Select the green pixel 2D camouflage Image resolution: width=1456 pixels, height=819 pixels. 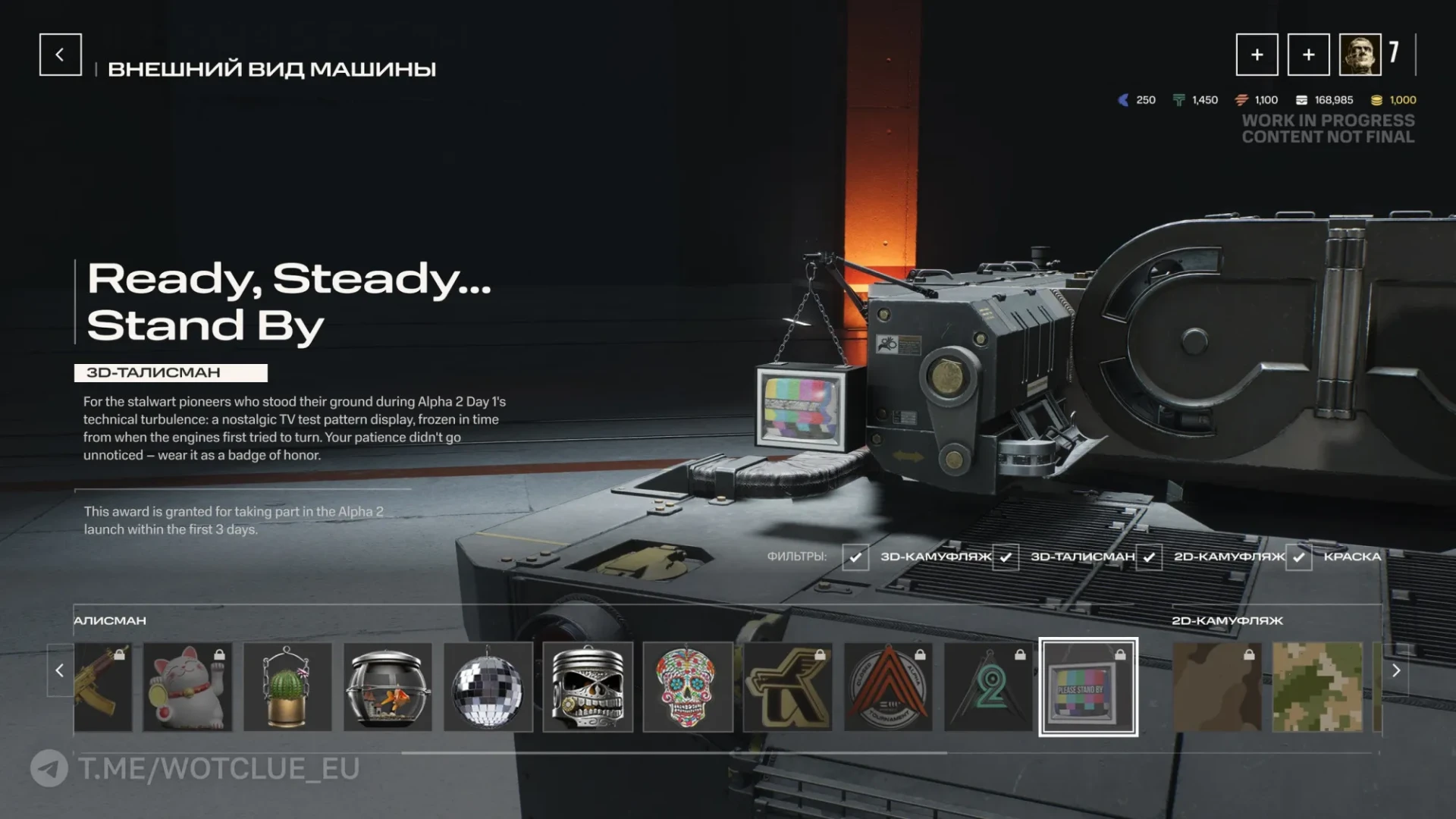click(1317, 687)
